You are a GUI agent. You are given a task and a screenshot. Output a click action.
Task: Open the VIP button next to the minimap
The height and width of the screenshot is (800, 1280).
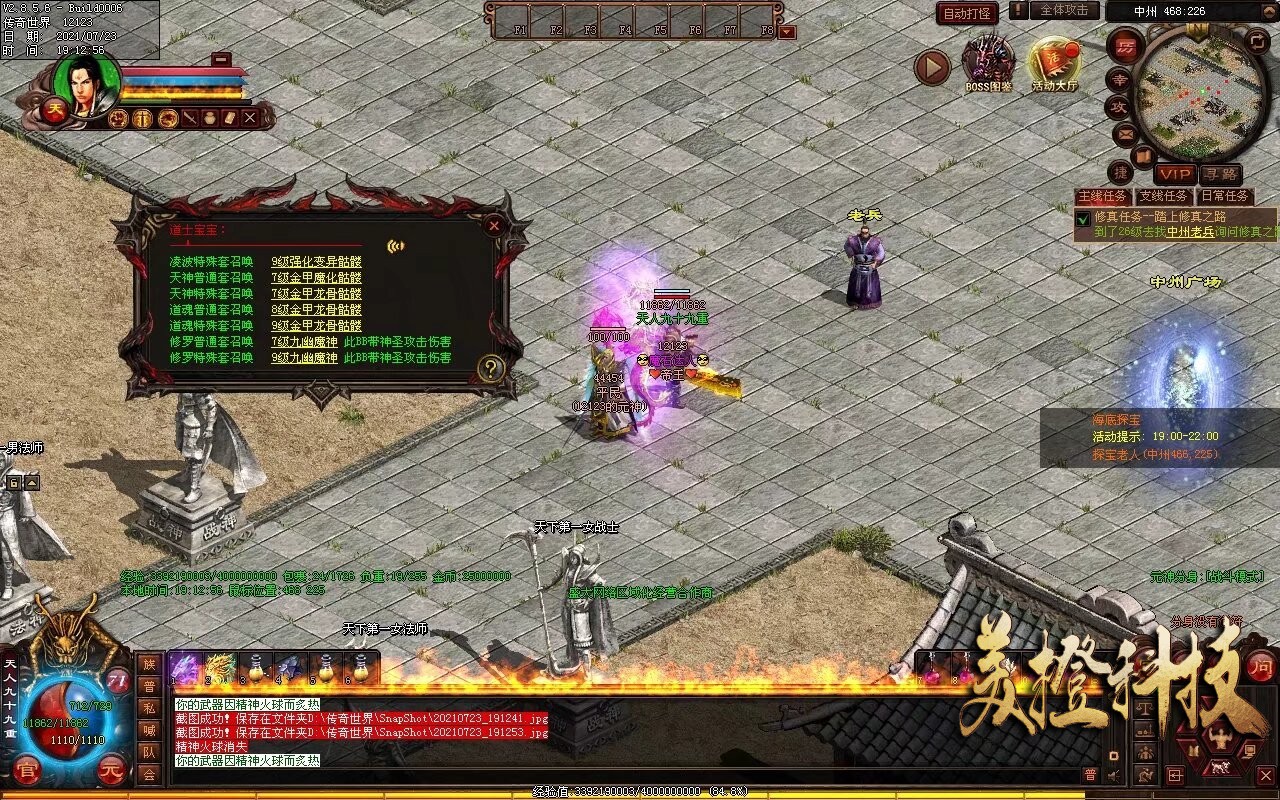[x=1175, y=174]
